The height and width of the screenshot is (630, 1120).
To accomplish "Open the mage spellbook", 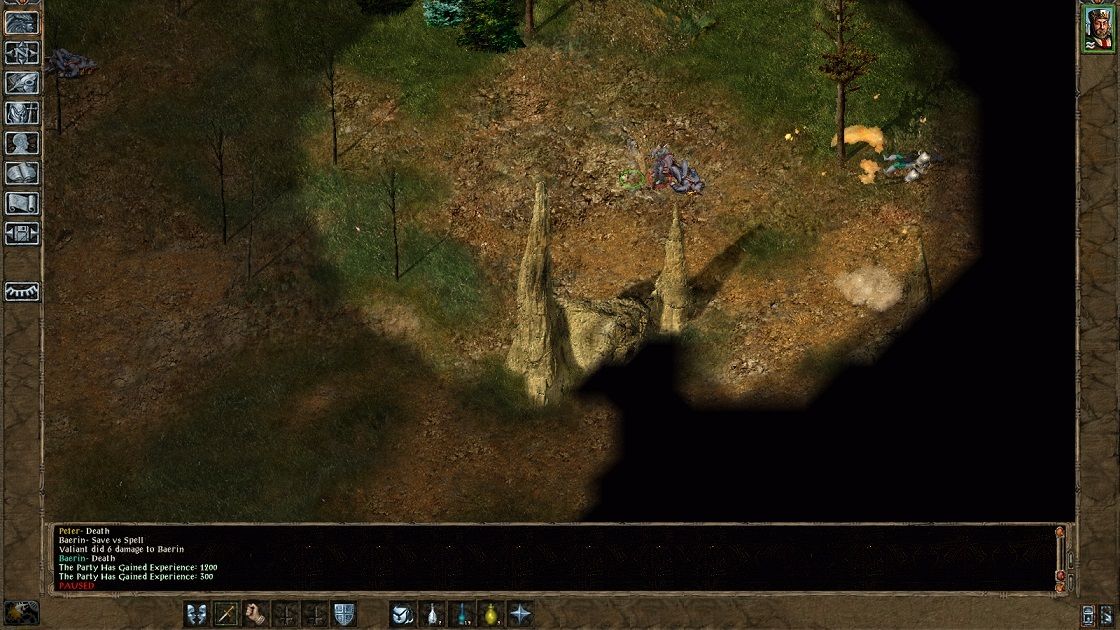I will [x=22, y=173].
